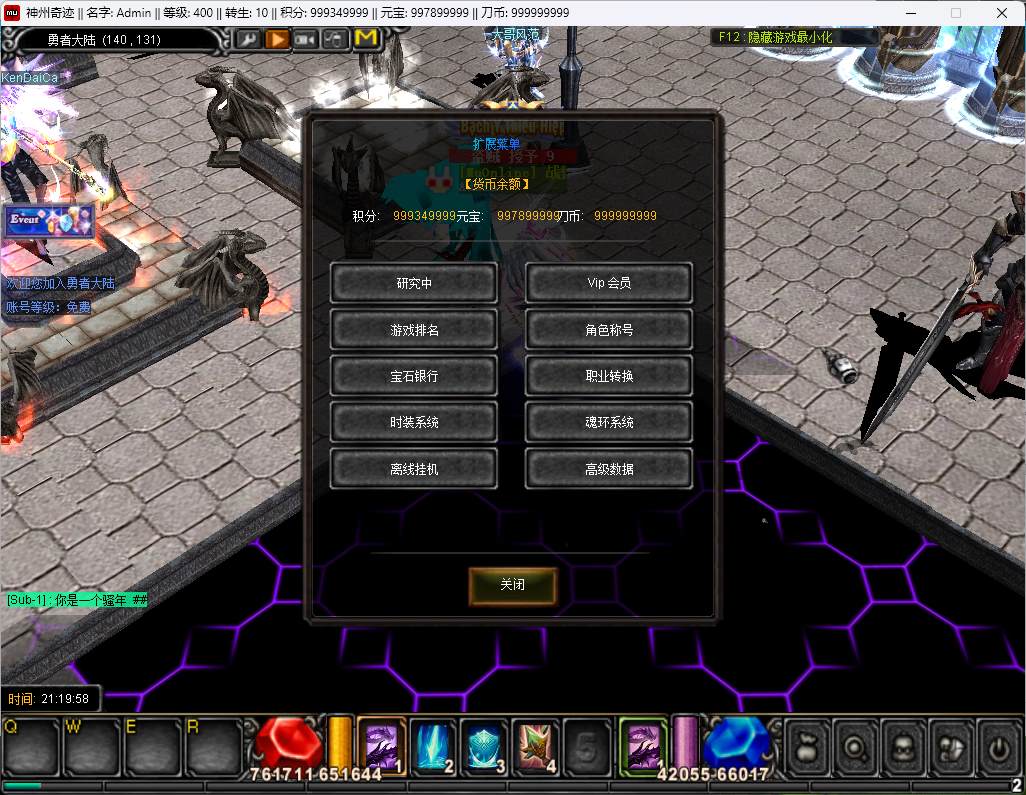Open the Vip 会员 membership menu
1026x795 pixels.
(x=608, y=283)
